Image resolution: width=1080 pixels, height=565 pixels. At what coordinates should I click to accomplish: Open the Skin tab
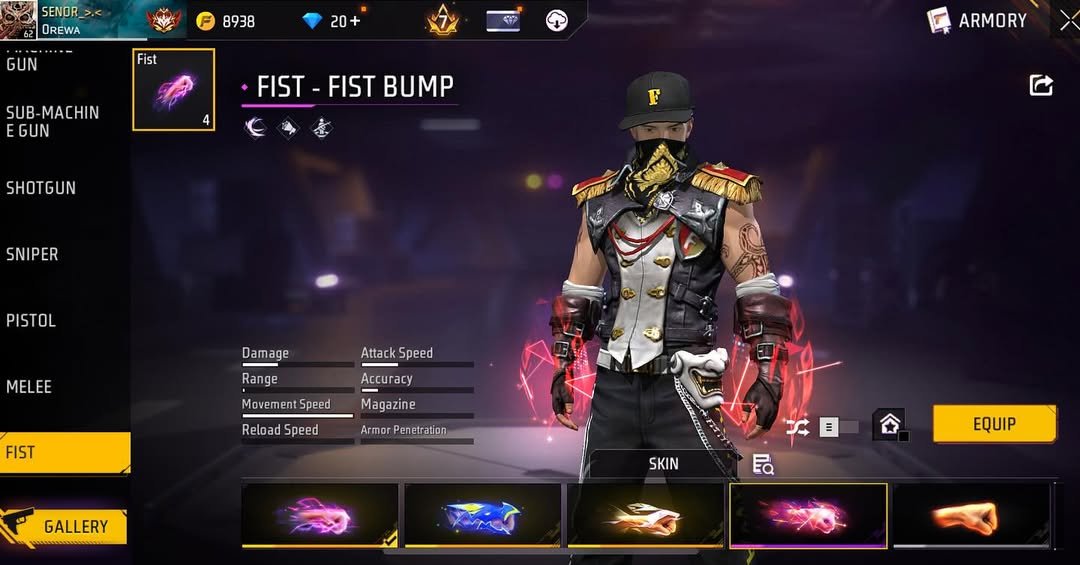663,464
